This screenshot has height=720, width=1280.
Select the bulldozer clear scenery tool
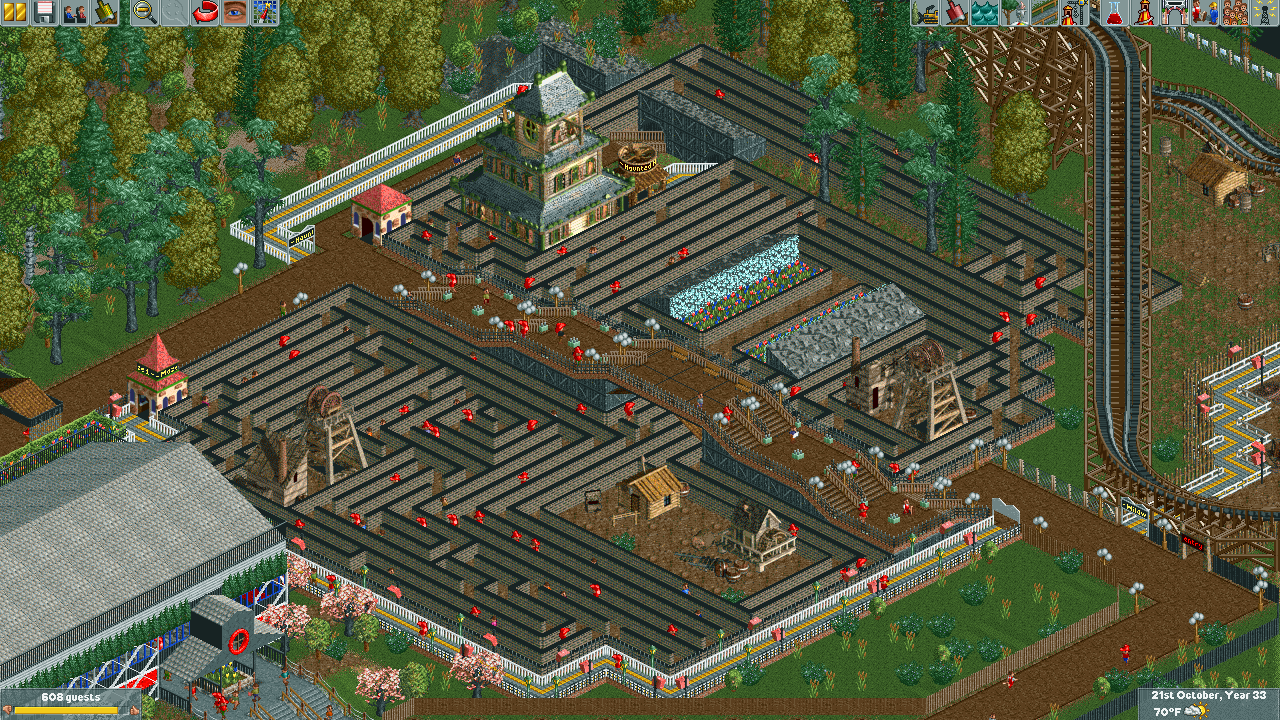click(925, 12)
